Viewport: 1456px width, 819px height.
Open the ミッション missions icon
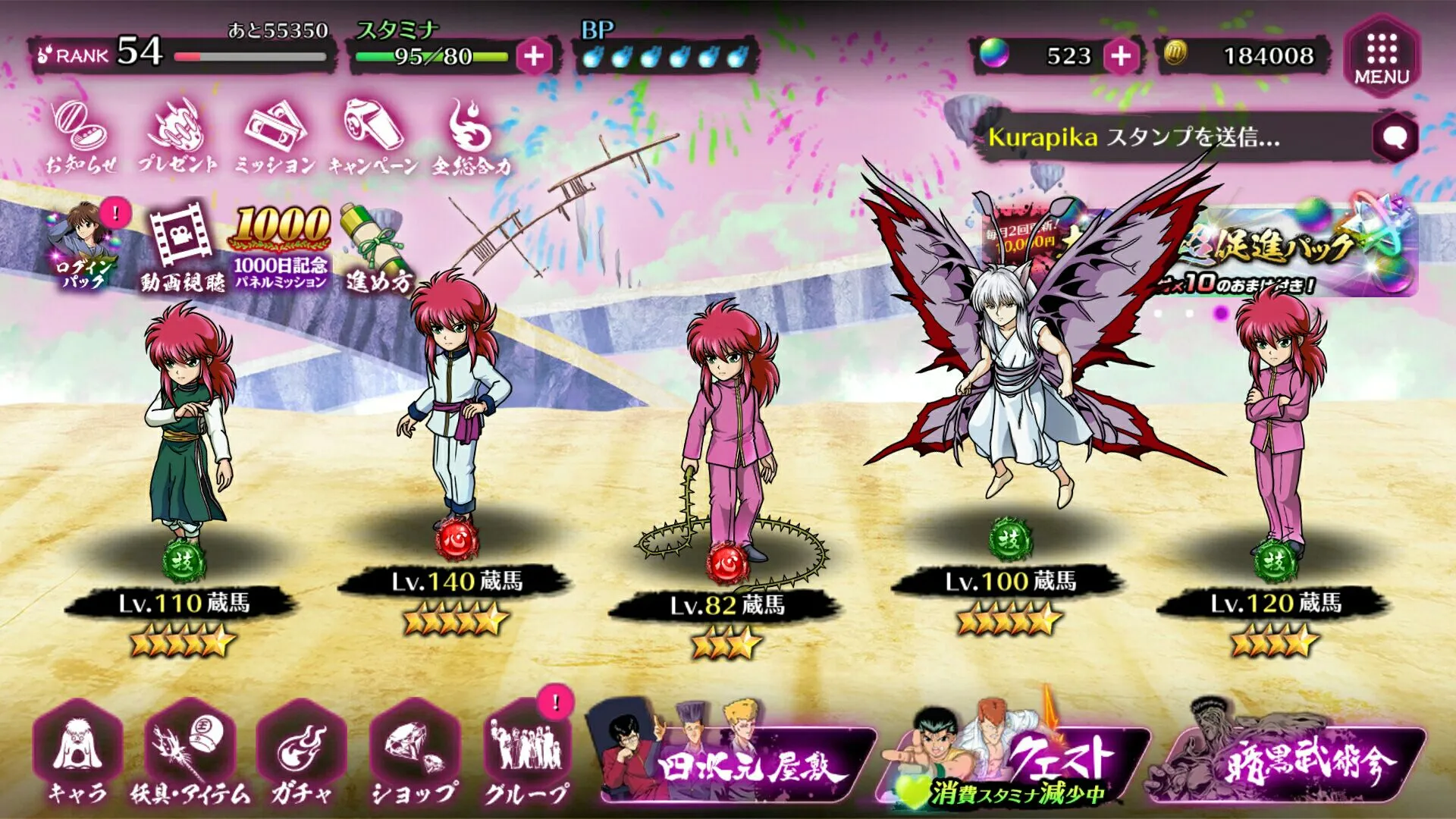tap(275, 137)
